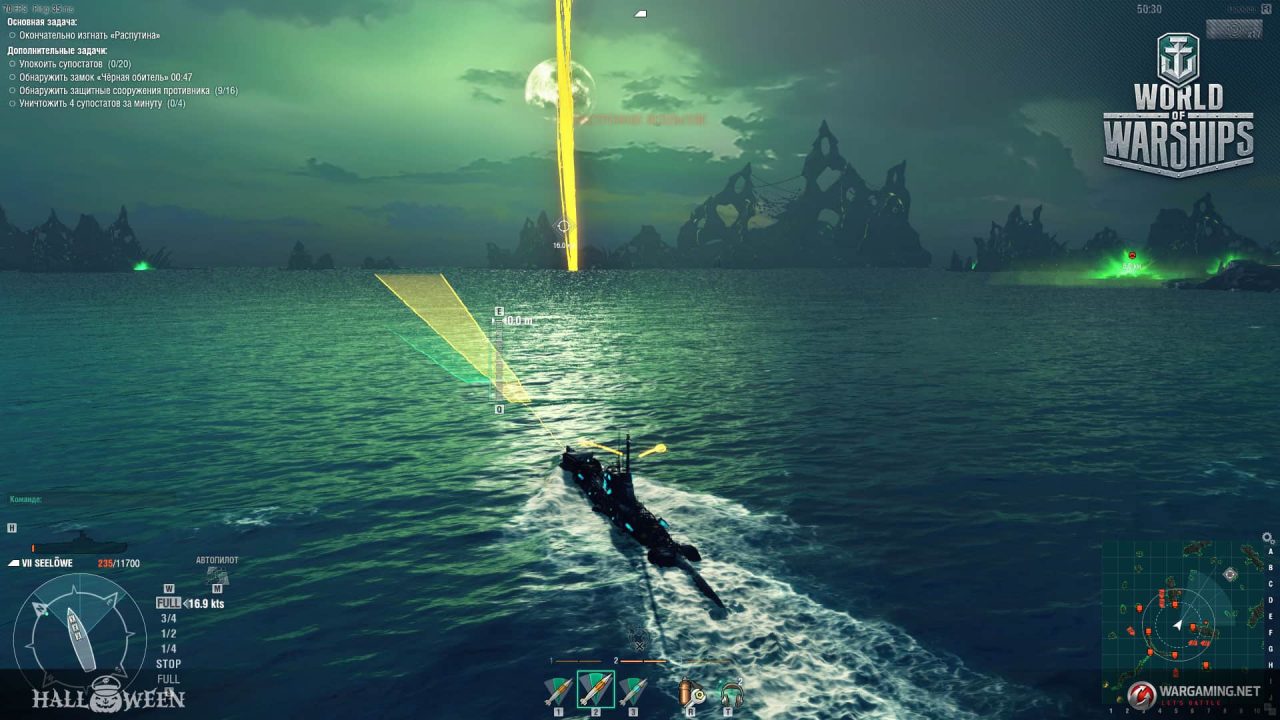Use the Damage Control Party consumable (R)
Viewport: 1280px width, 720px height.
691,690
